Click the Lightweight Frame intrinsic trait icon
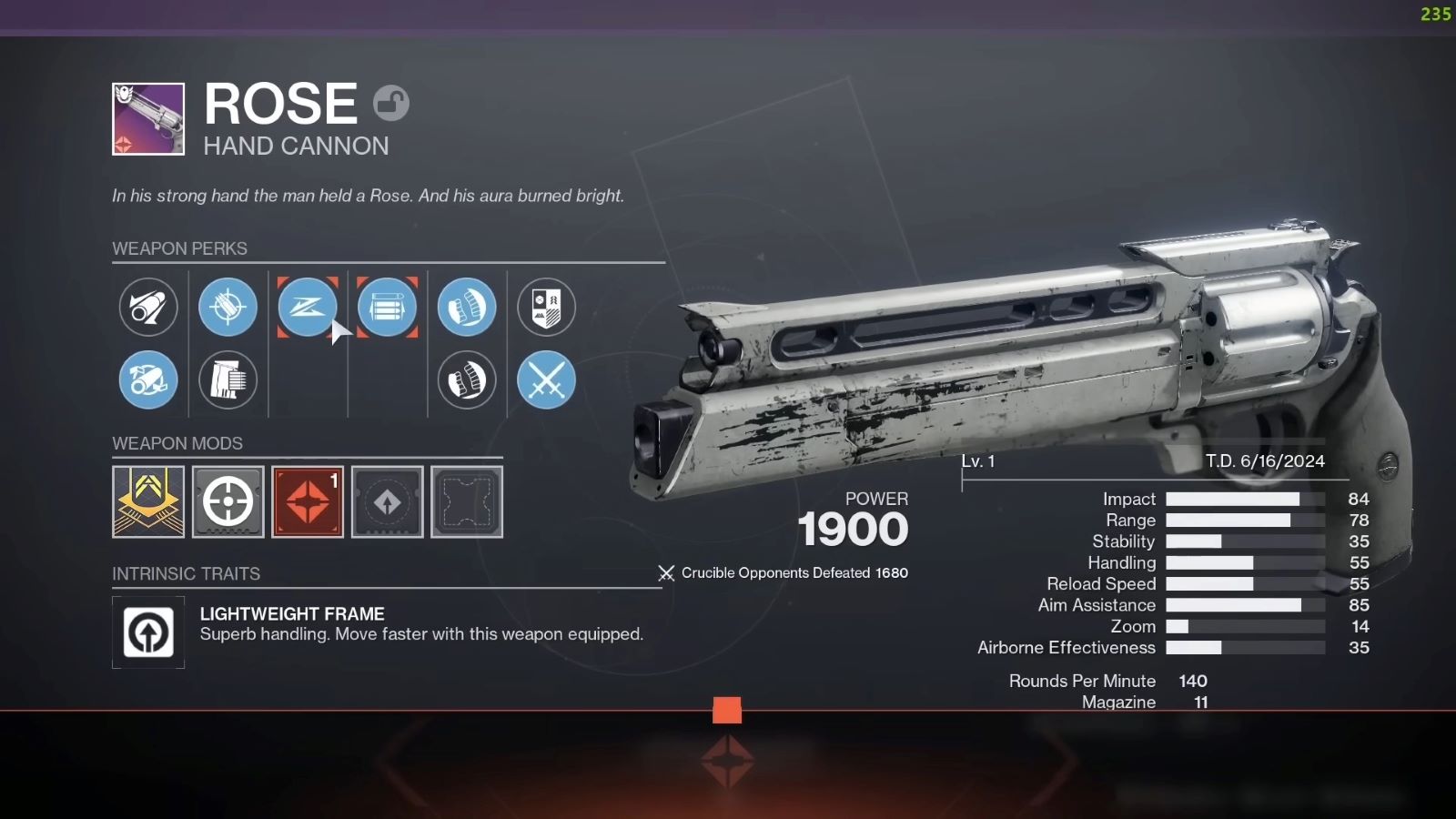 pyautogui.click(x=148, y=632)
